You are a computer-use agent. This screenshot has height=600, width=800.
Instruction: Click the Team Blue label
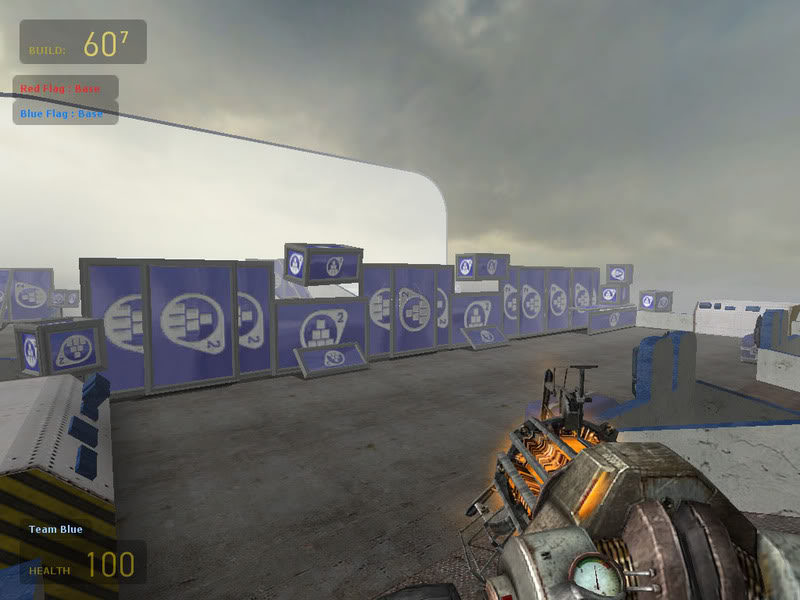click(x=56, y=529)
